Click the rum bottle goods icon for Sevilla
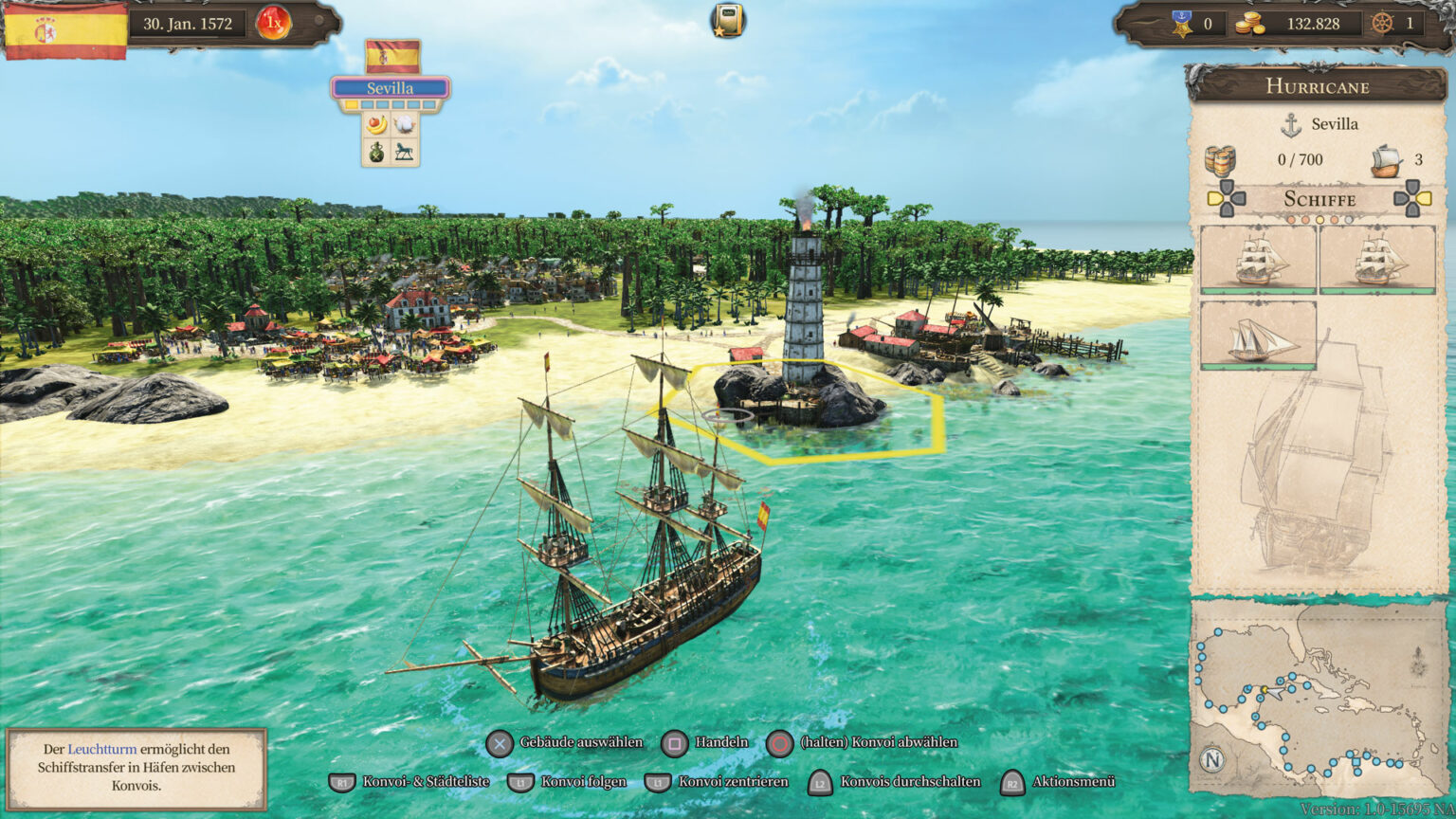The width and height of the screenshot is (1456, 819). (375, 154)
